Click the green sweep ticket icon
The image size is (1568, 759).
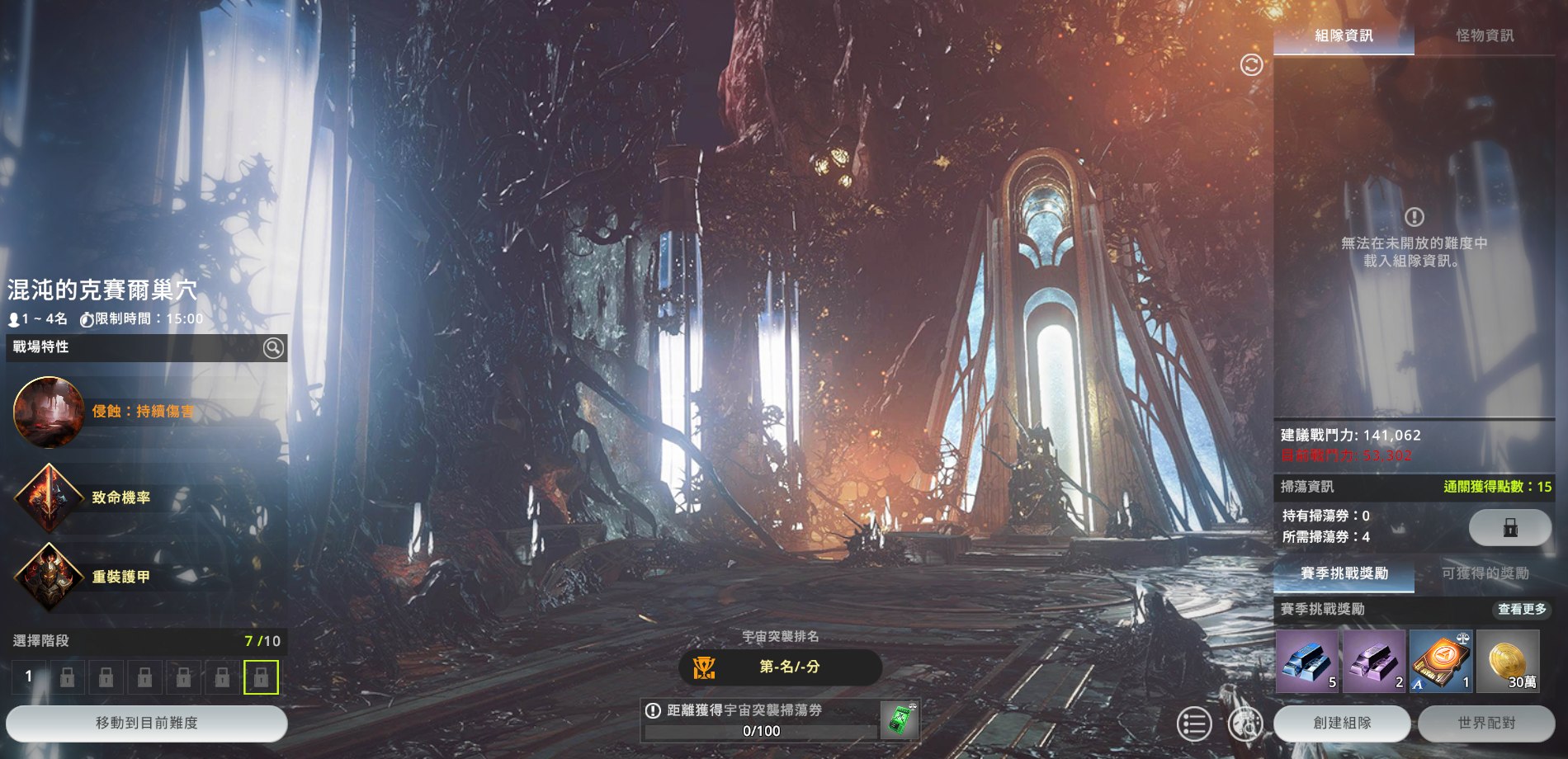[899, 721]
